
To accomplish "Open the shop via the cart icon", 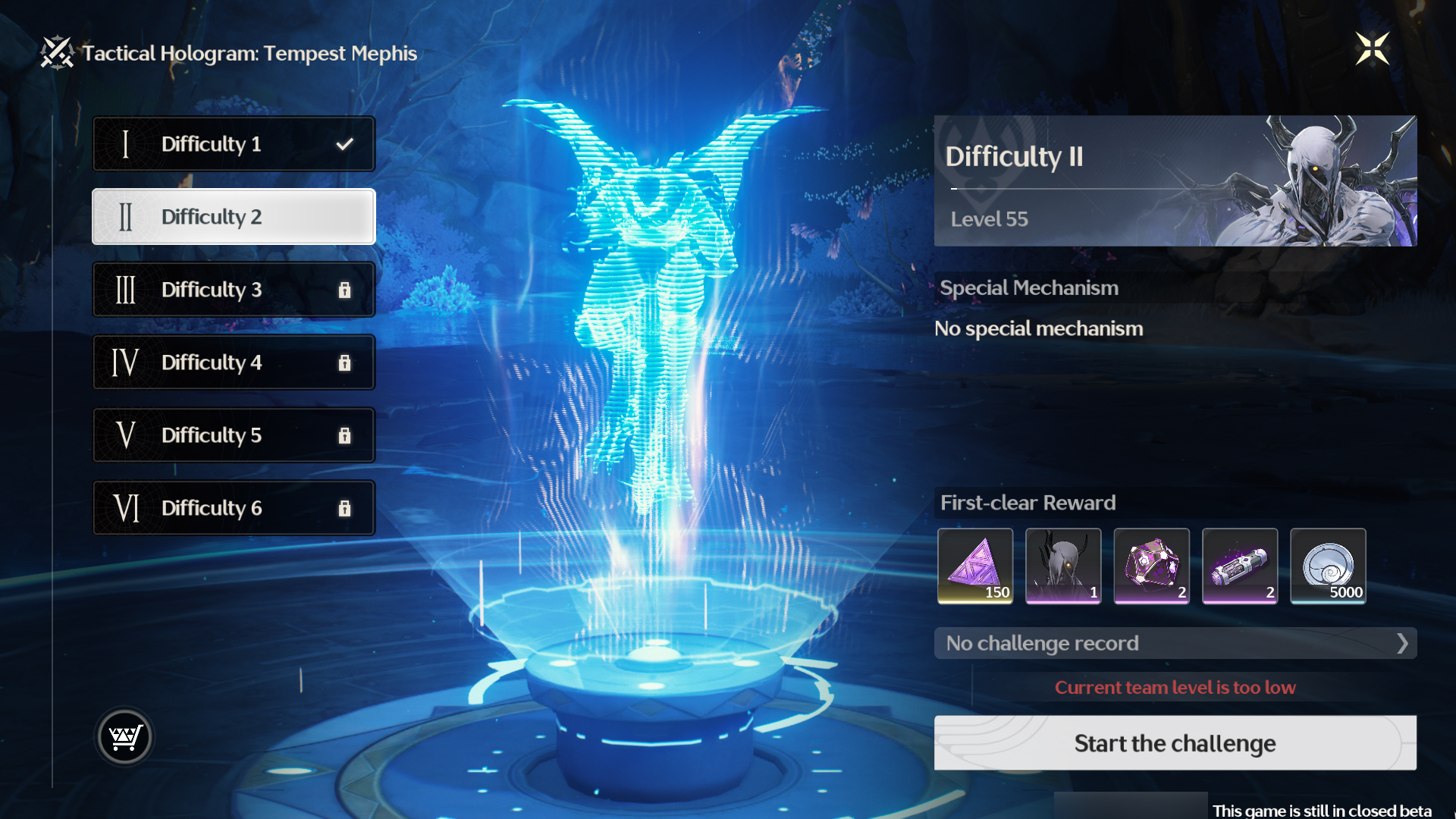I will pyautogui.click(x=124, y=736).
